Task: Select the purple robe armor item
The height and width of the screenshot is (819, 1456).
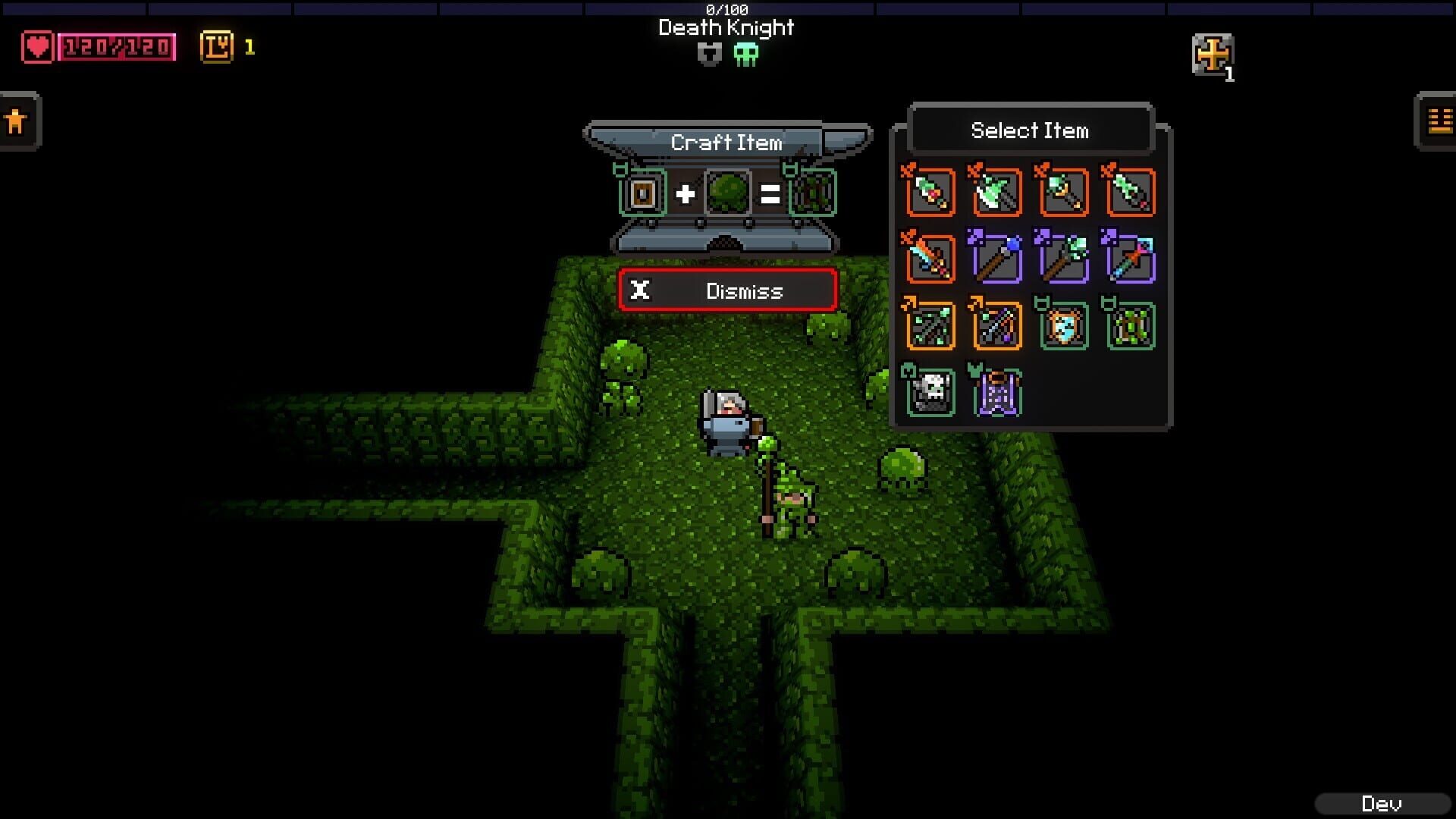Action: point(996,392)
